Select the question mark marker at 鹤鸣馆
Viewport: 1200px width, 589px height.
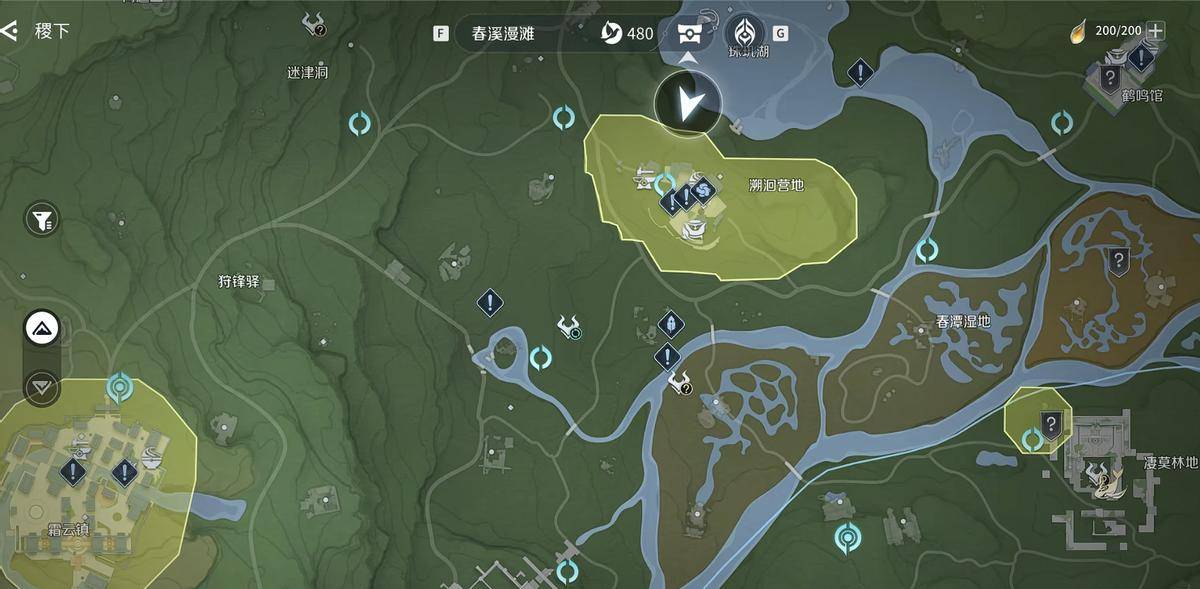[1110, 78]
